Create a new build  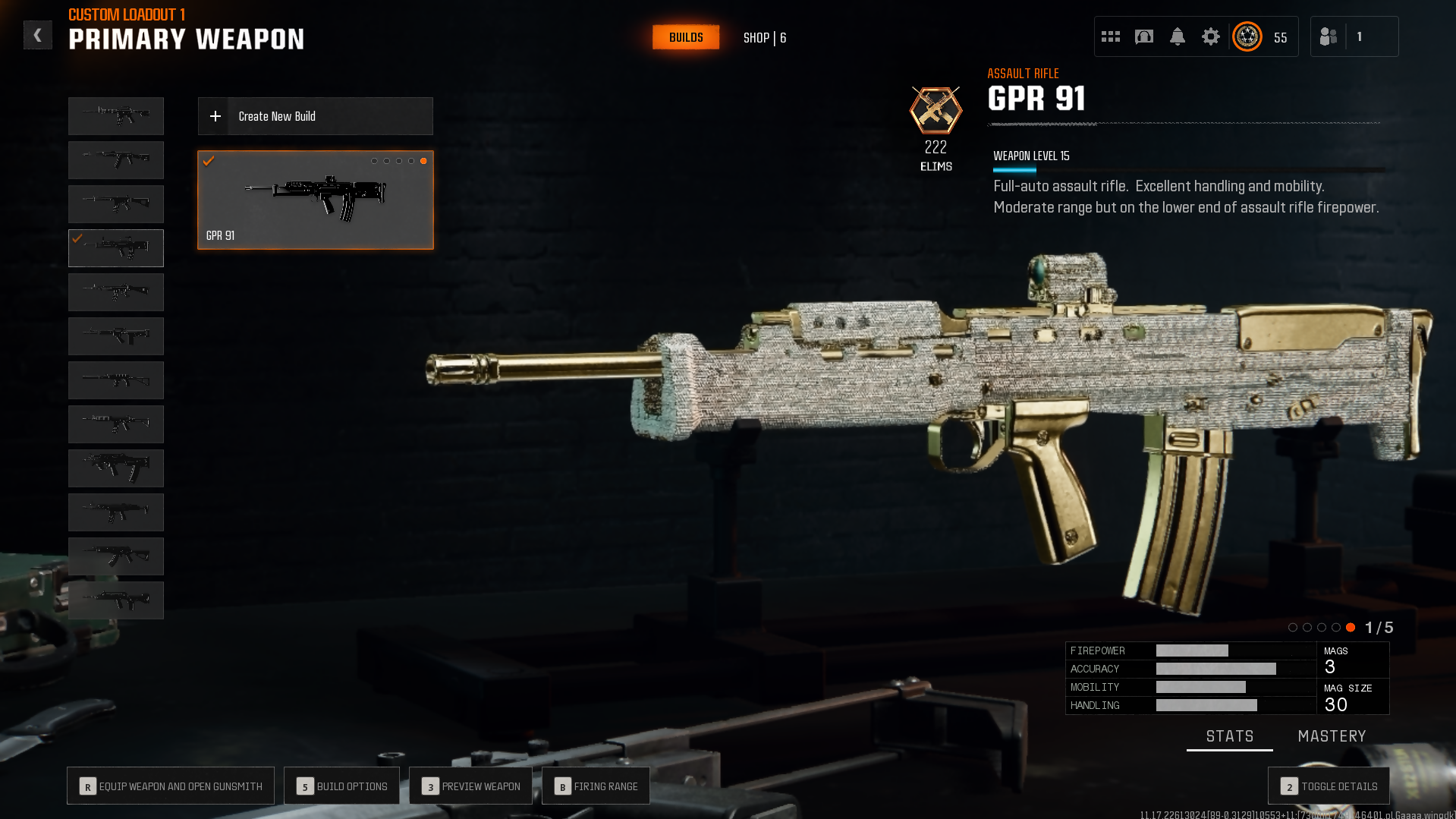pos(316,116)
